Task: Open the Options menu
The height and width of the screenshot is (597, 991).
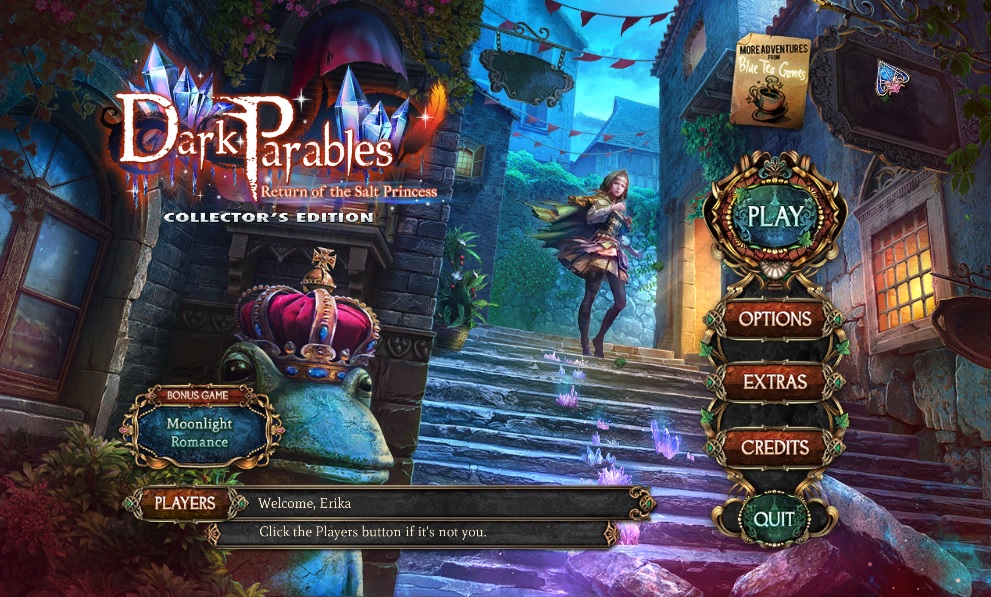Action: tap(775, 319)
